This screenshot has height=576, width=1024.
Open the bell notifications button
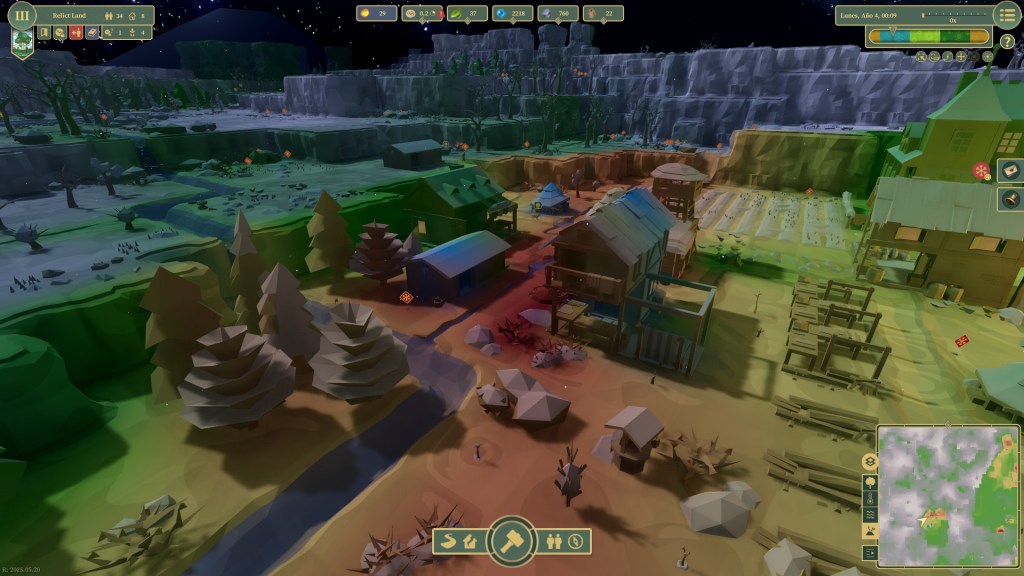(1010, 199)
